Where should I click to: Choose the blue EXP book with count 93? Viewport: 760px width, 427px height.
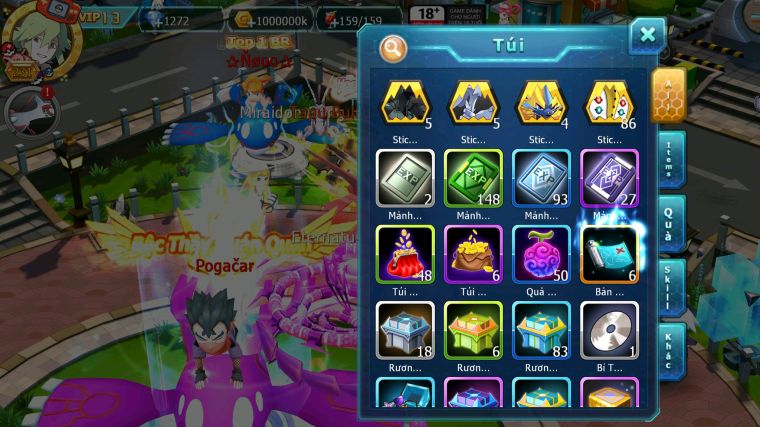point(542,178)
